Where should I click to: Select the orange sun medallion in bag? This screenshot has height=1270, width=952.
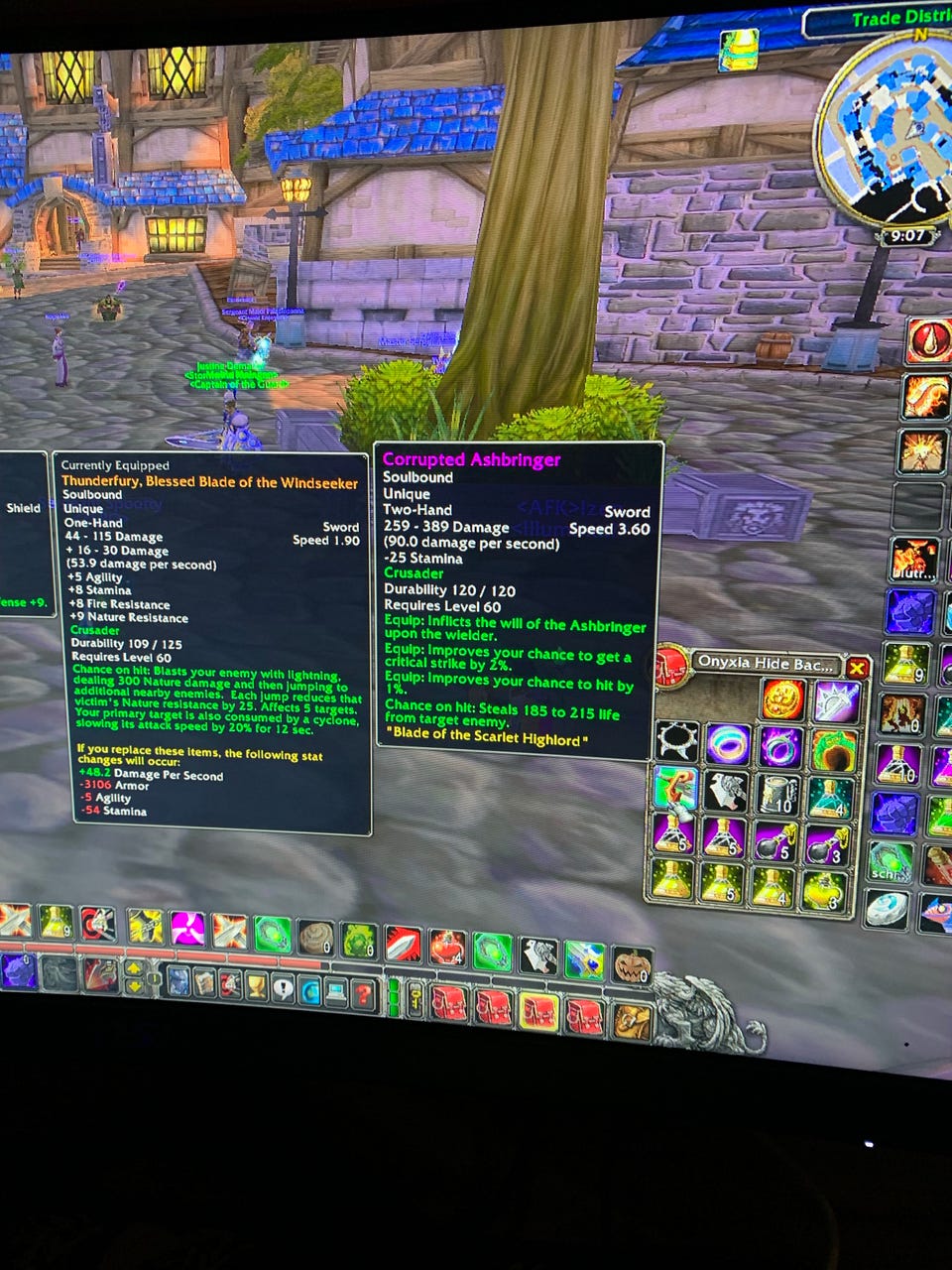coord(782,699)
